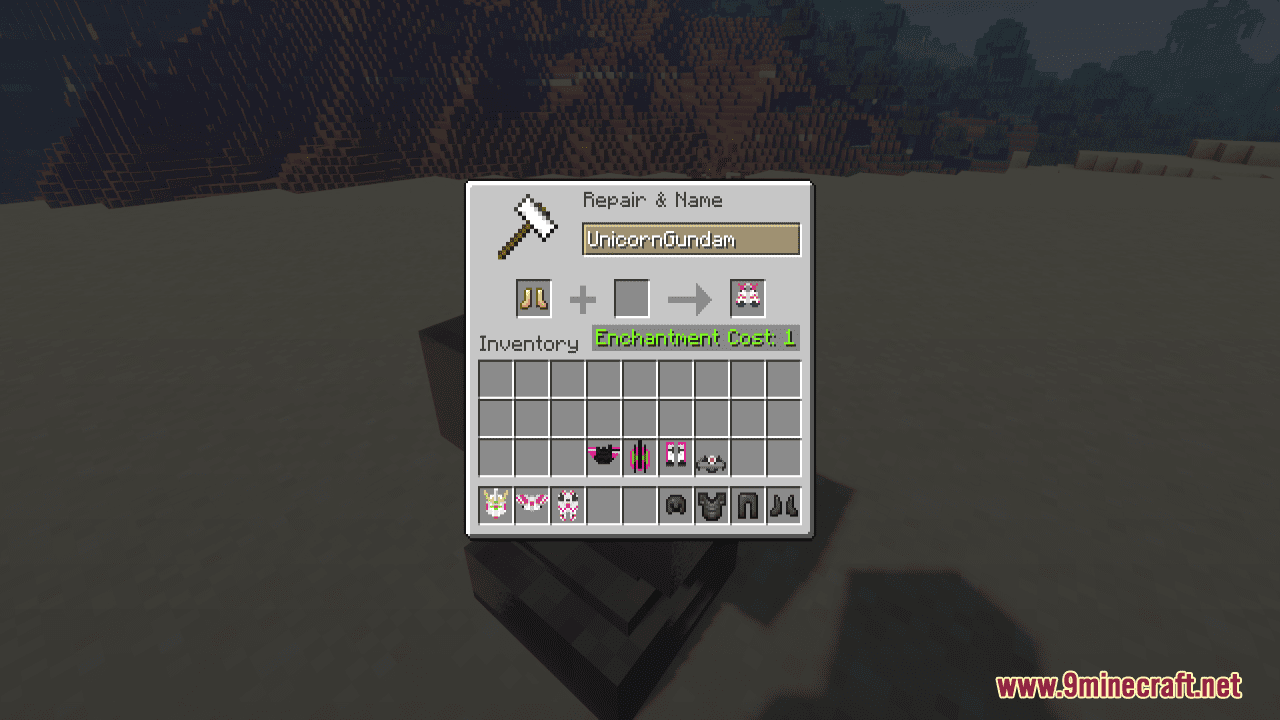
Task: Select the gray winged item in the inventory
Action: coord(712,457)
